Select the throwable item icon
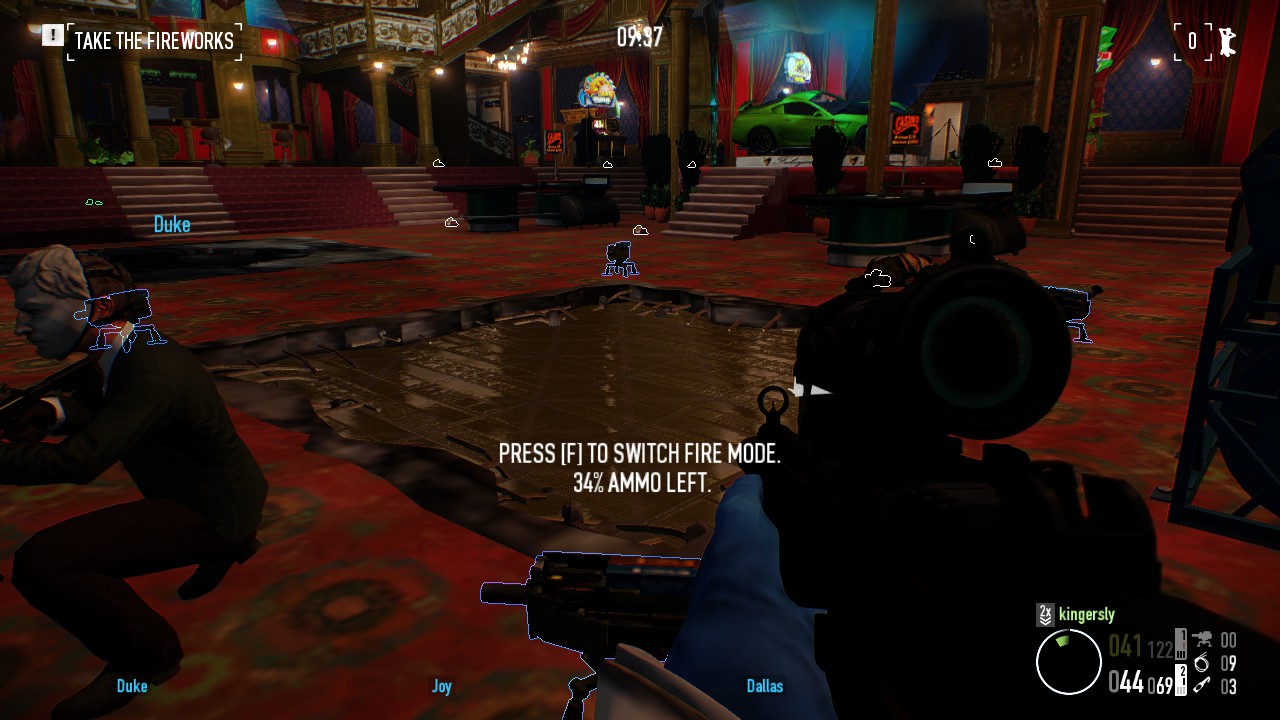 pyautogui.click(x=1202, y=686)
